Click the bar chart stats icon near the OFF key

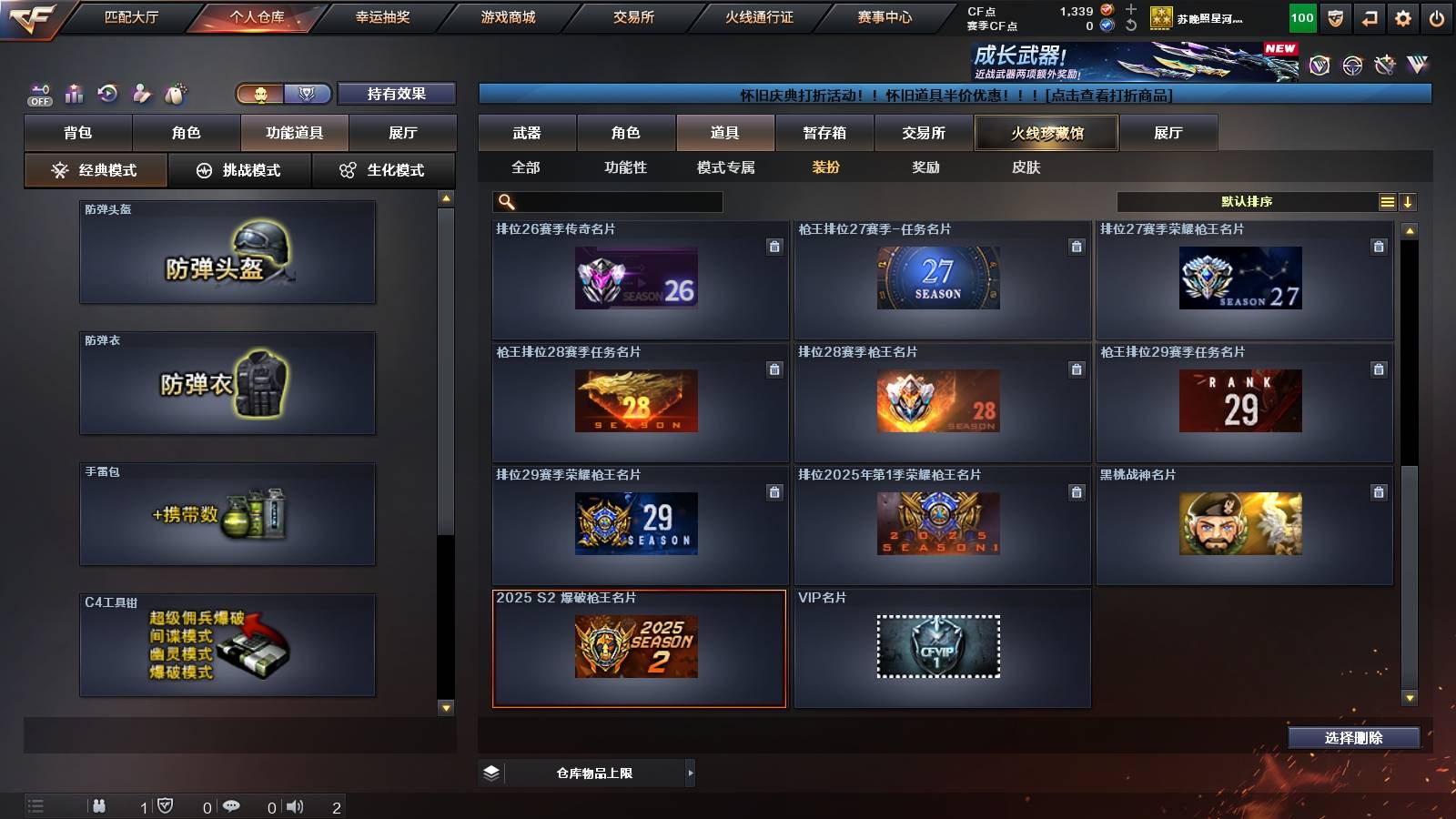pos(74,93)
